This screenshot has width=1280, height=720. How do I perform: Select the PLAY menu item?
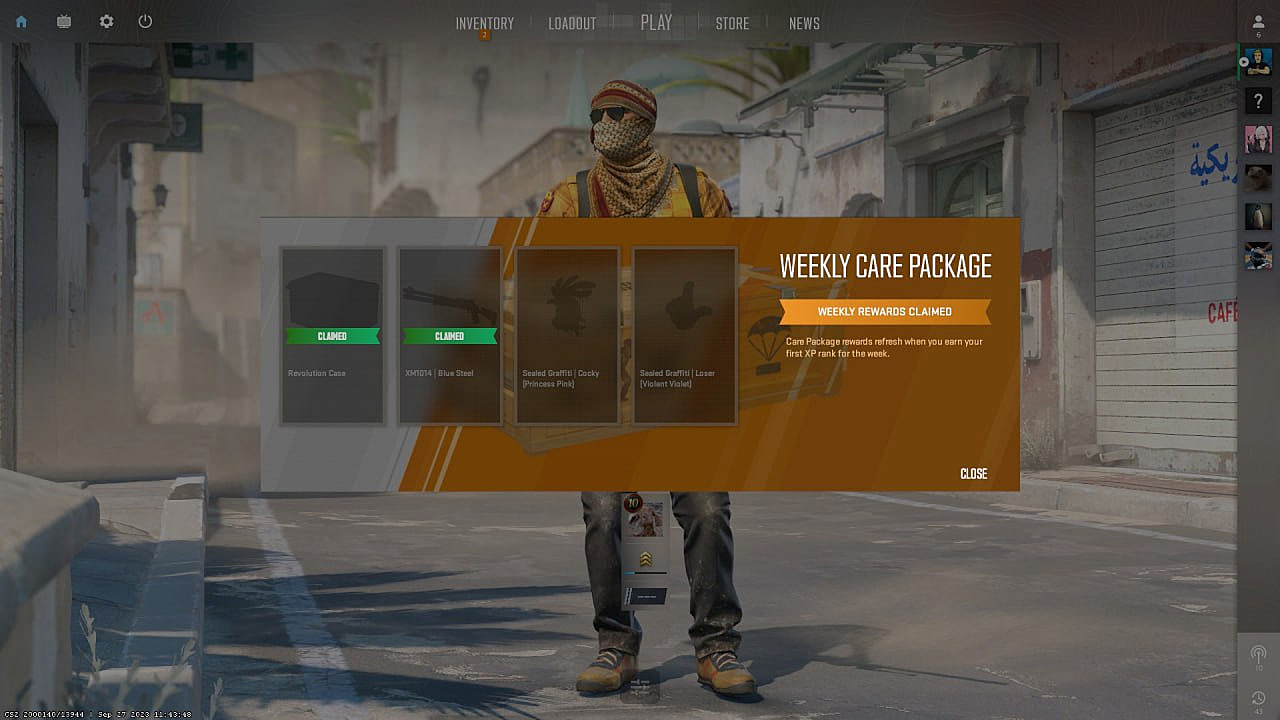pyautogui.click(x=655, y=21)
